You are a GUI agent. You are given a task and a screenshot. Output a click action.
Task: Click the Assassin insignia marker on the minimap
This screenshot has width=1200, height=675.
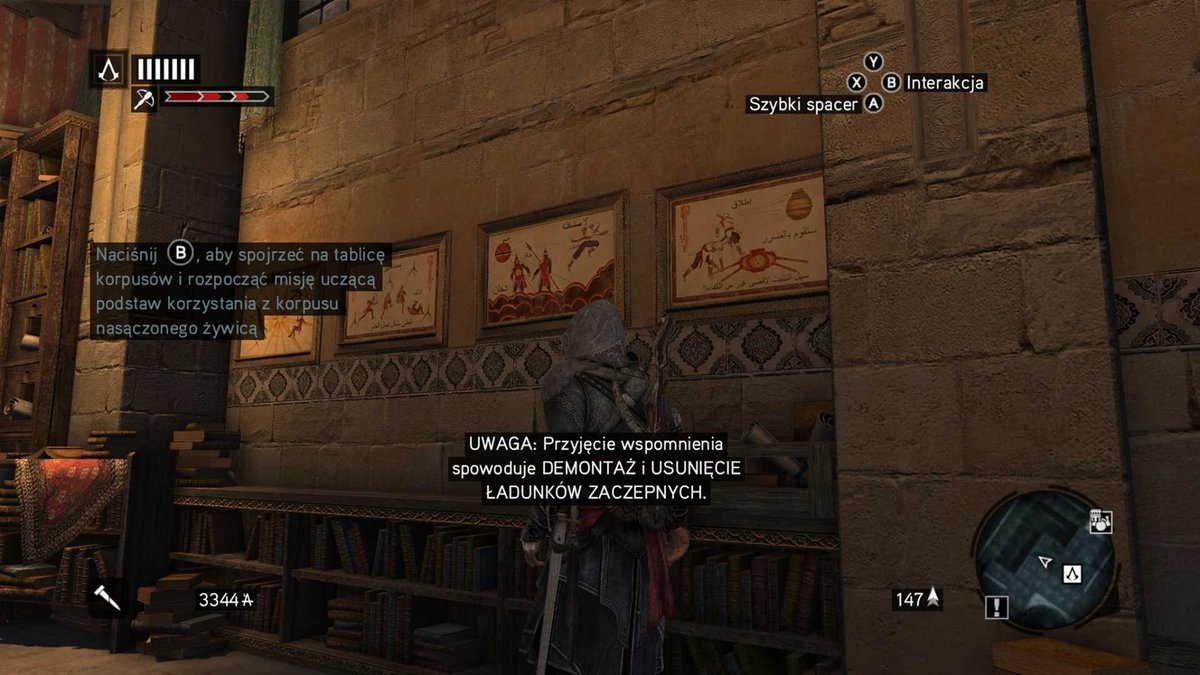click(x=1072, y=573)
